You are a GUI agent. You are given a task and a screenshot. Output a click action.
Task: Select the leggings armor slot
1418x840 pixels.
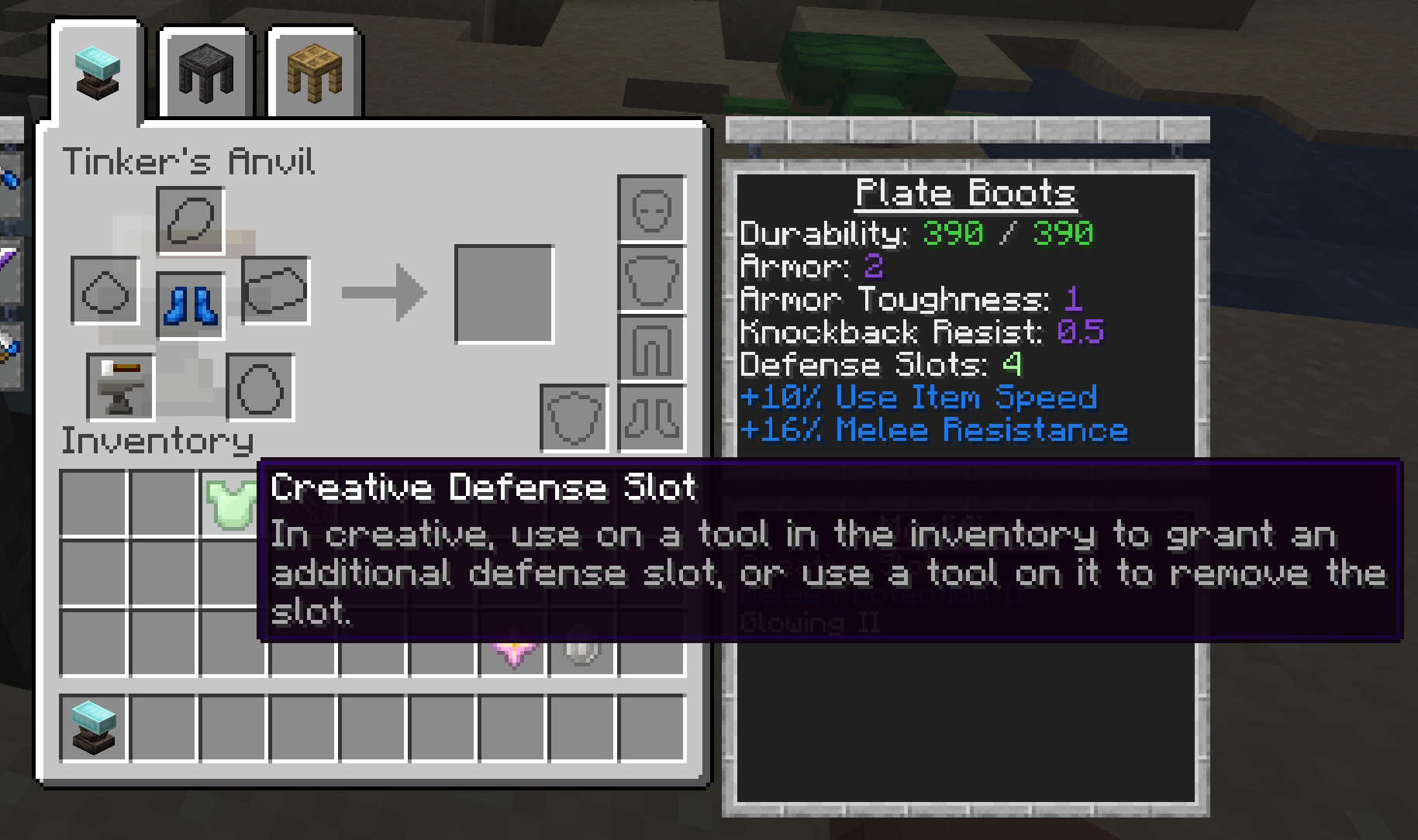click(651, 349)
